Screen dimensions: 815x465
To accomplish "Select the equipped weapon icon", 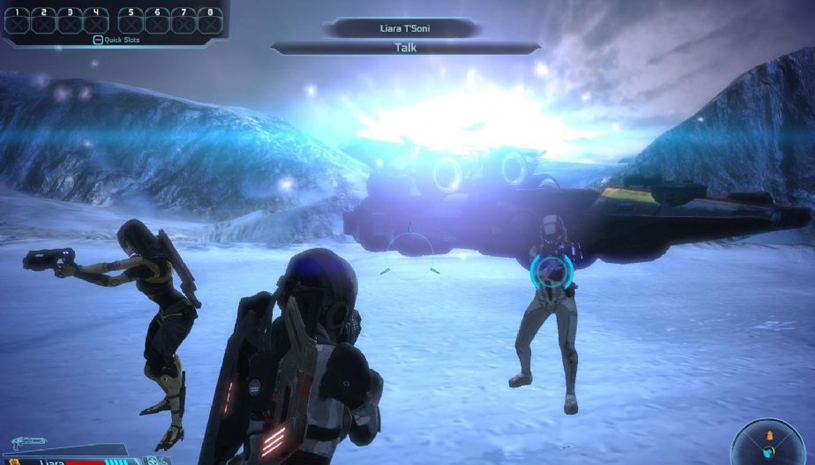I will click(28, 441).
